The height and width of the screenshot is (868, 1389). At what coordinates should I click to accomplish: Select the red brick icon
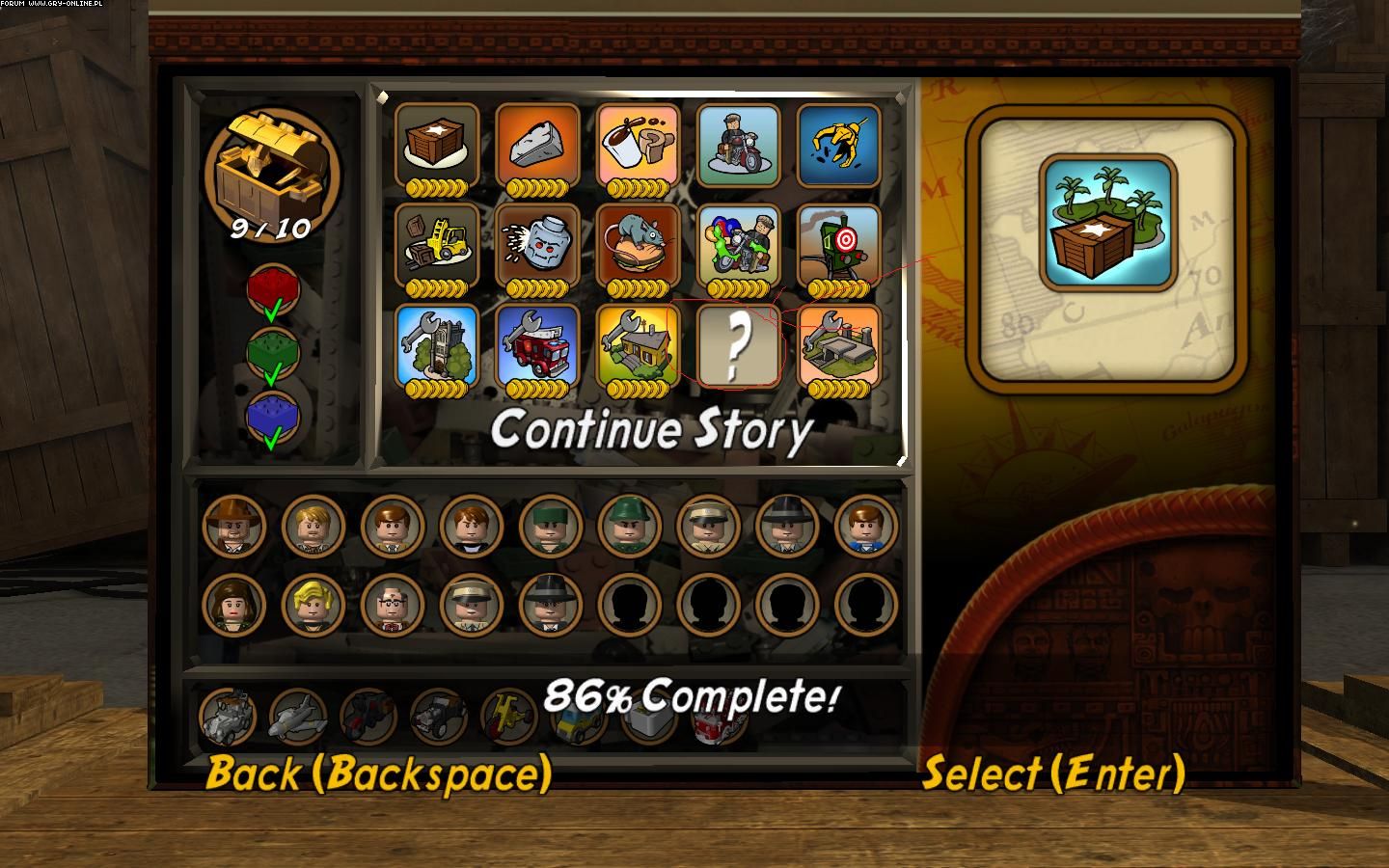click(x=273, y=289)
